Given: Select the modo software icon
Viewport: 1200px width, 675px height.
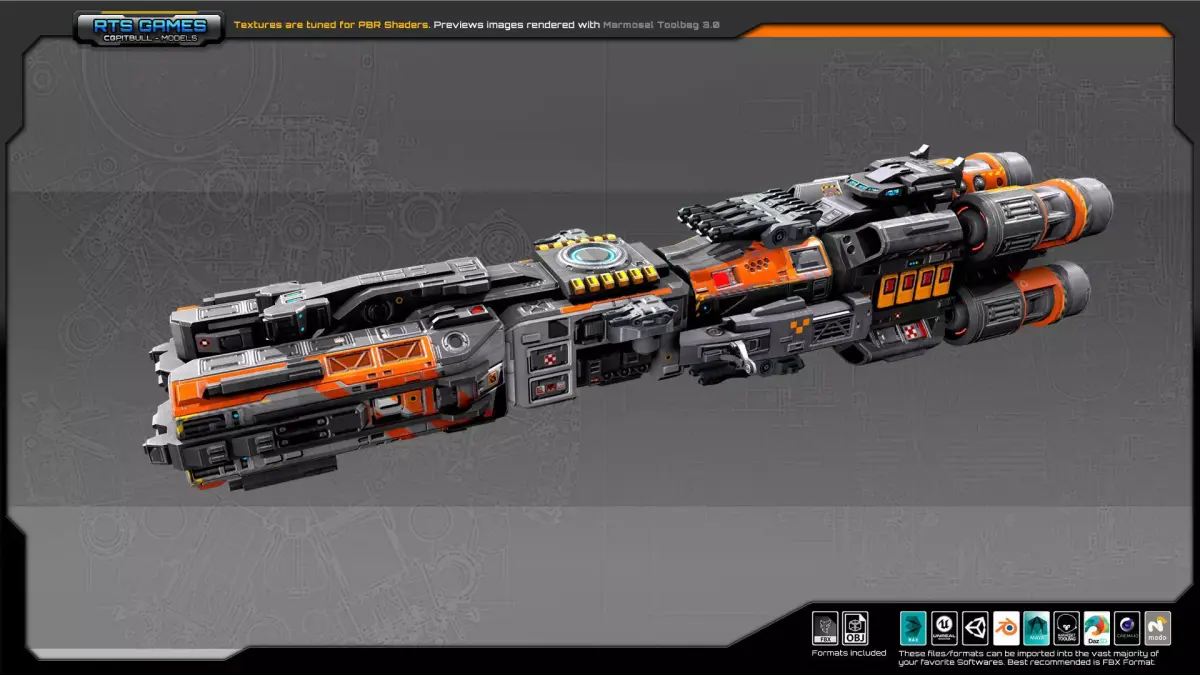Looking at the screenshot, I should [x=1158, y=628].
